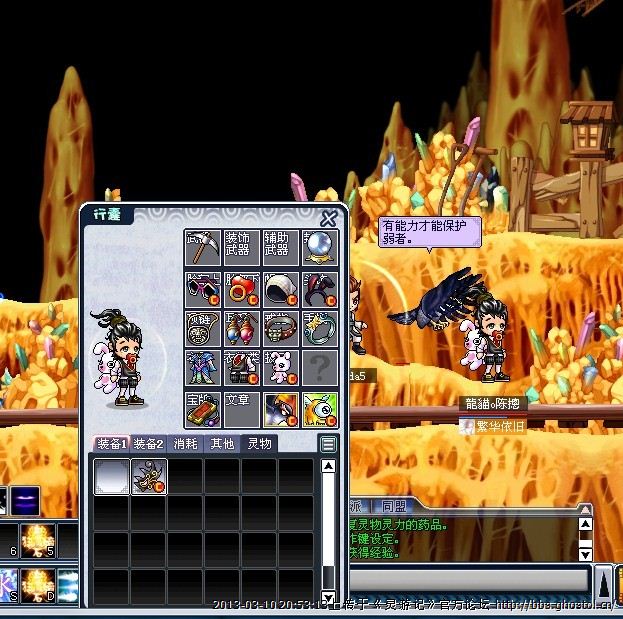Select the pickaxe weapon slot
623x619 pixels.
pyautogui.click(x=203, y=247)
